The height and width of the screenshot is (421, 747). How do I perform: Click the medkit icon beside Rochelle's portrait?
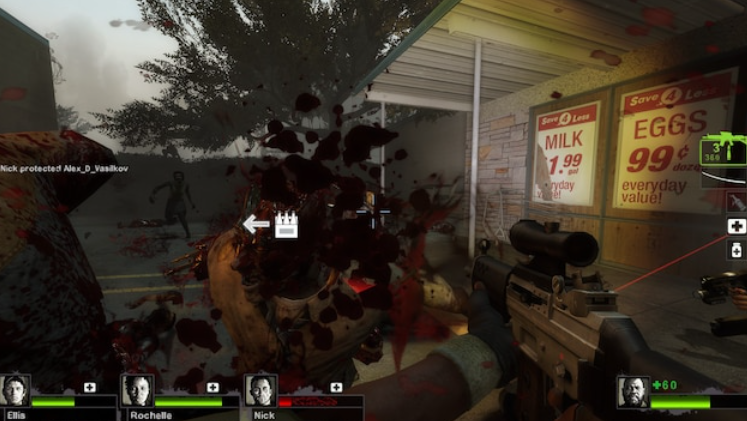(x=213, y=387)
